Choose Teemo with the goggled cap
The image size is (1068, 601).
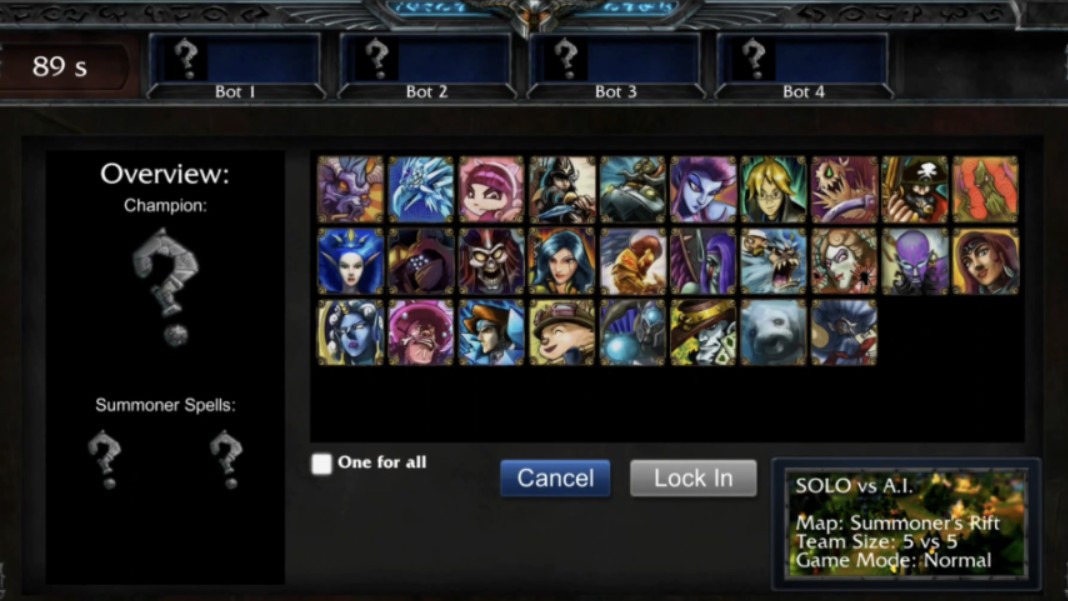[x=562, y=333]
